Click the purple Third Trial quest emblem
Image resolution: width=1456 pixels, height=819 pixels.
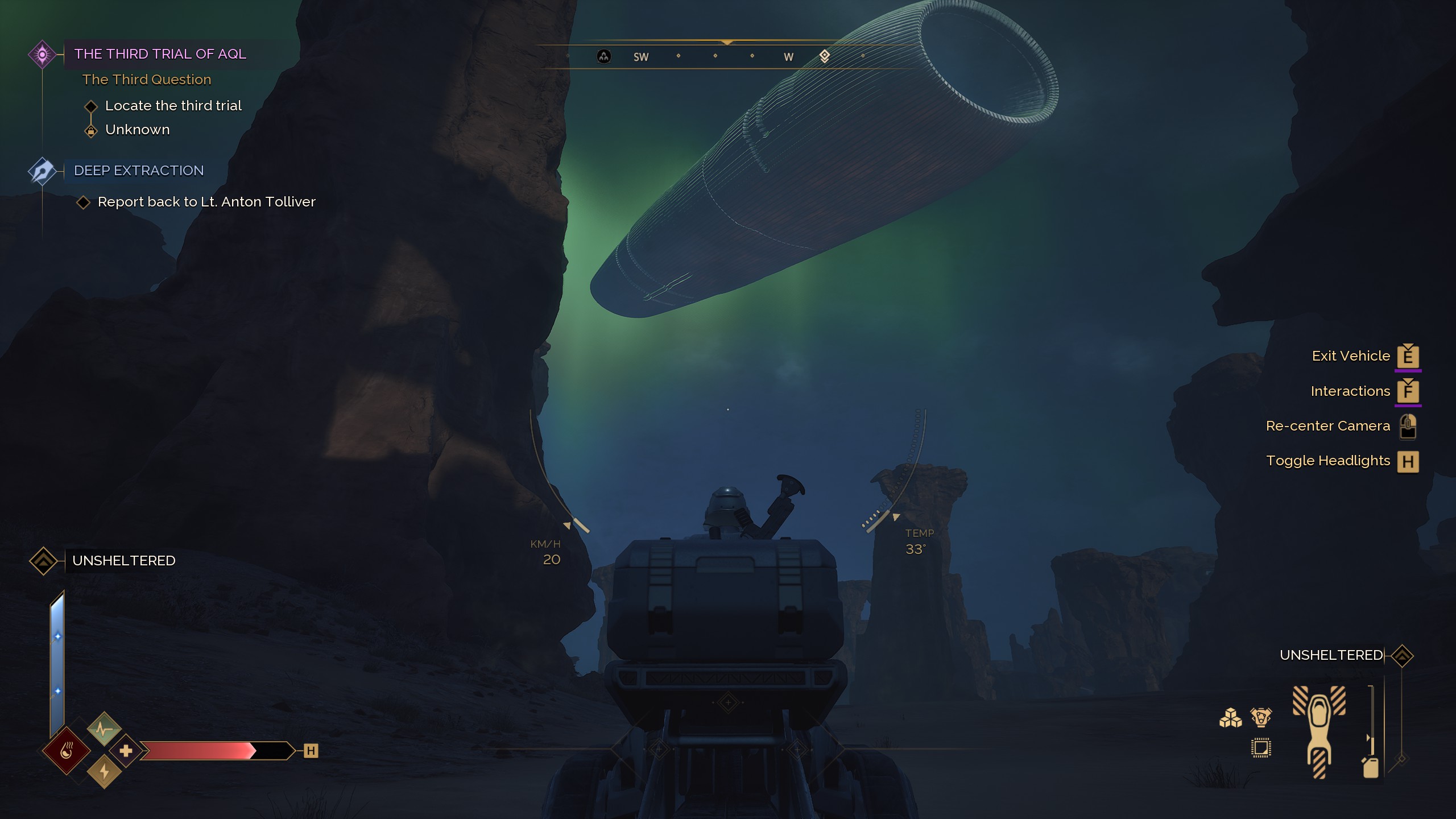(x=42, y=55)
